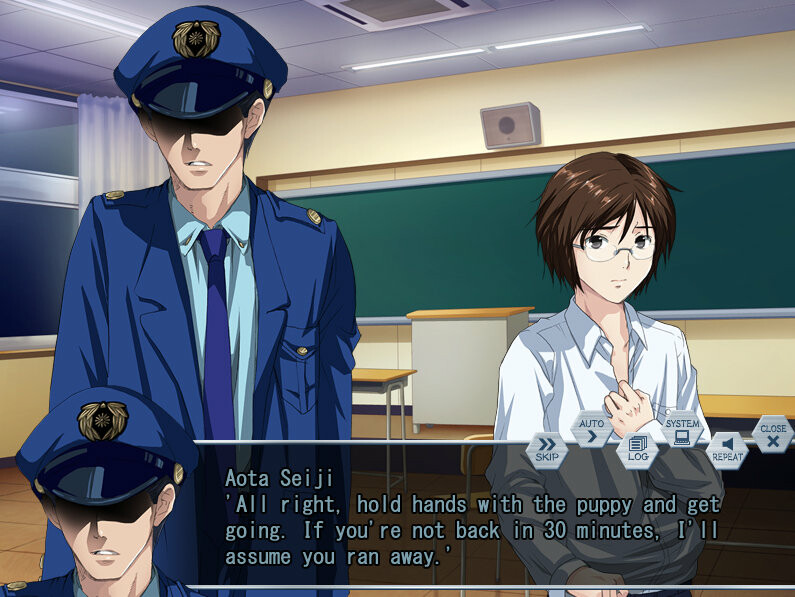This screenshot has height=597, width=795.
Task: Enable AUTO text advance mode
Action: [x=591, y=430]
